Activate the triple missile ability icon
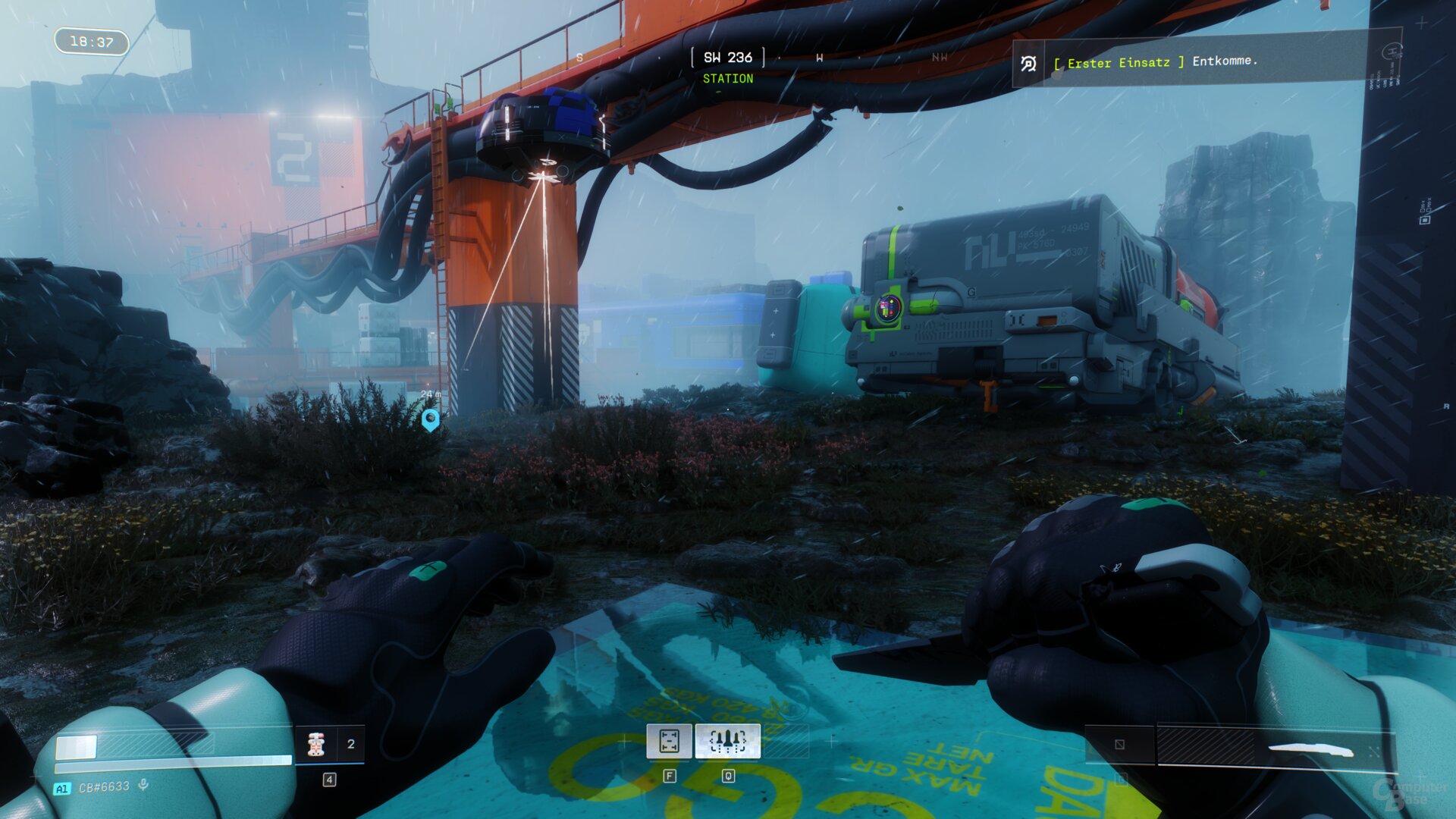This screenshot has width=1456, height=819. (x=727, y=741)
